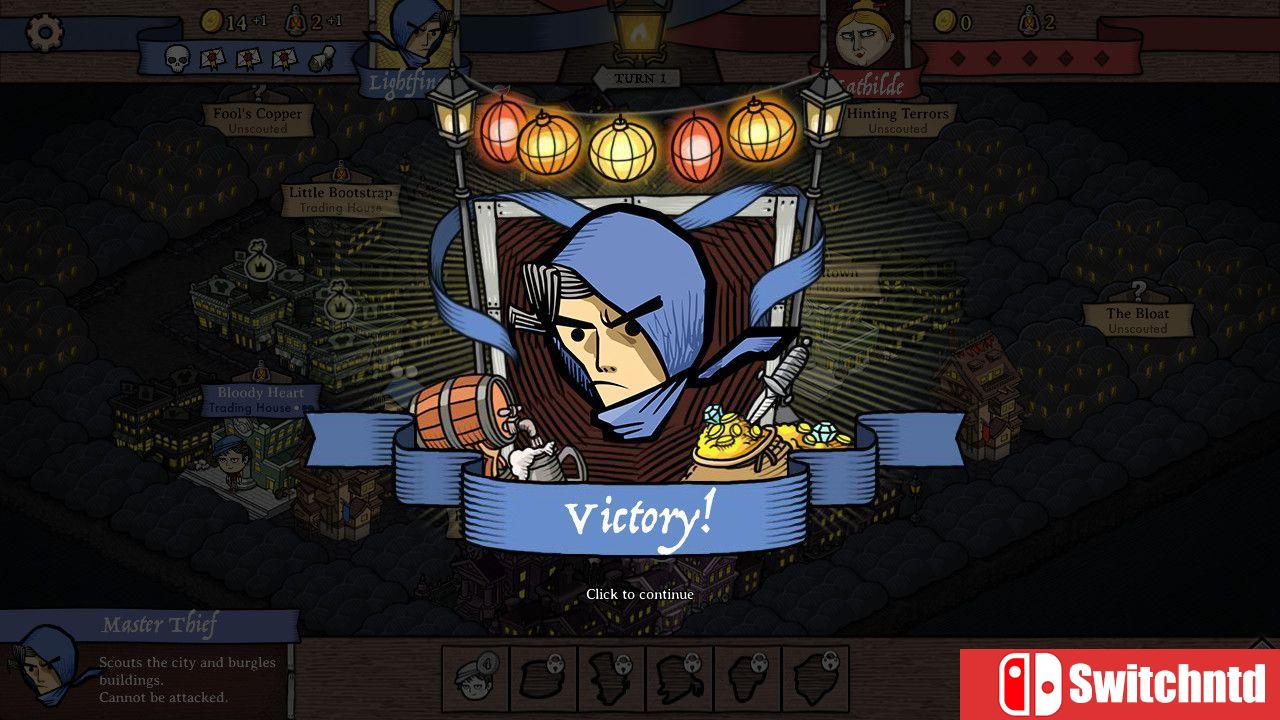
Task: Open the settings gear icon
Action: pyautogui.click(x=45, y=30)
